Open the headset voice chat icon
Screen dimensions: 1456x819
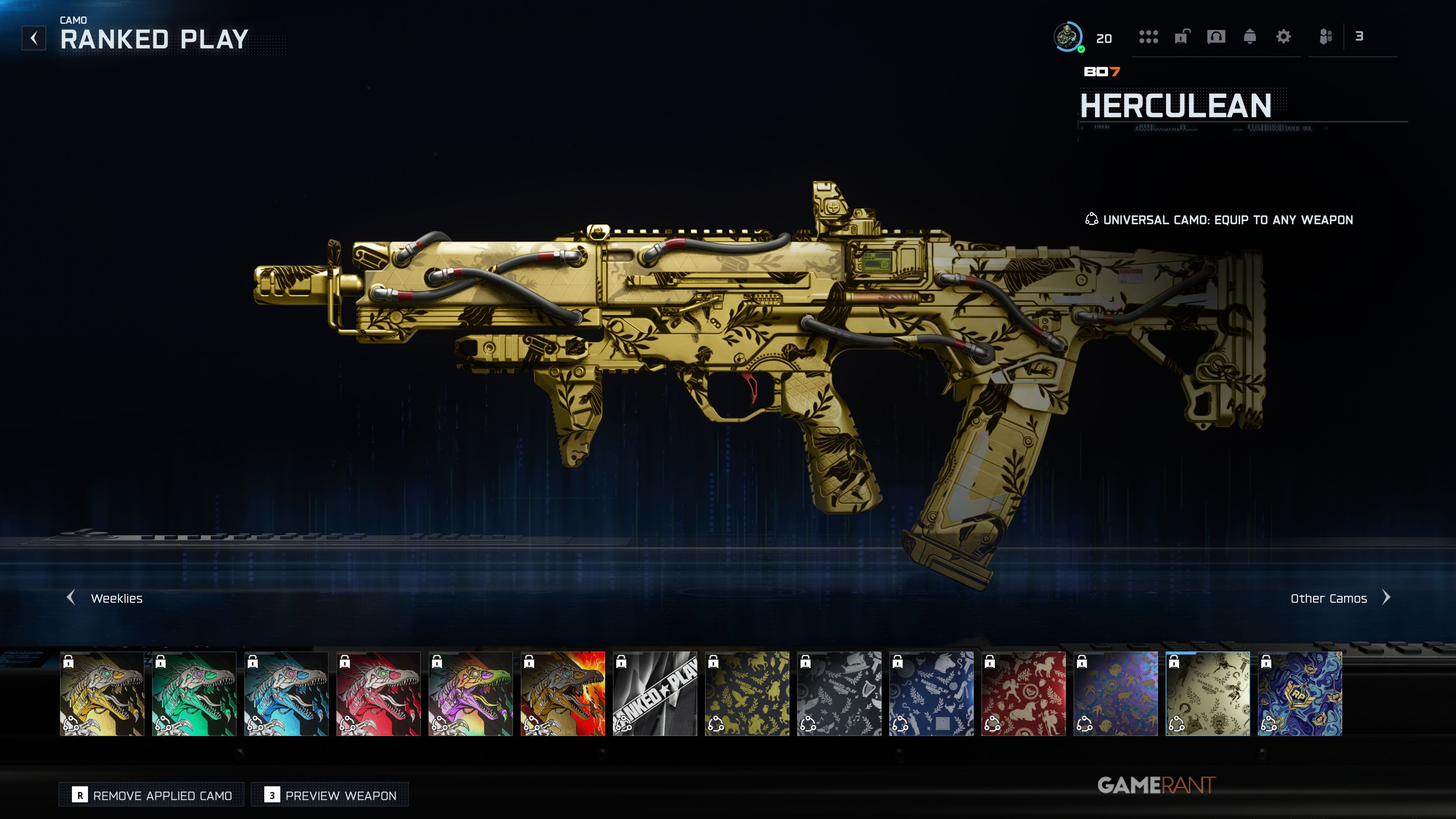pos(1216,37)
